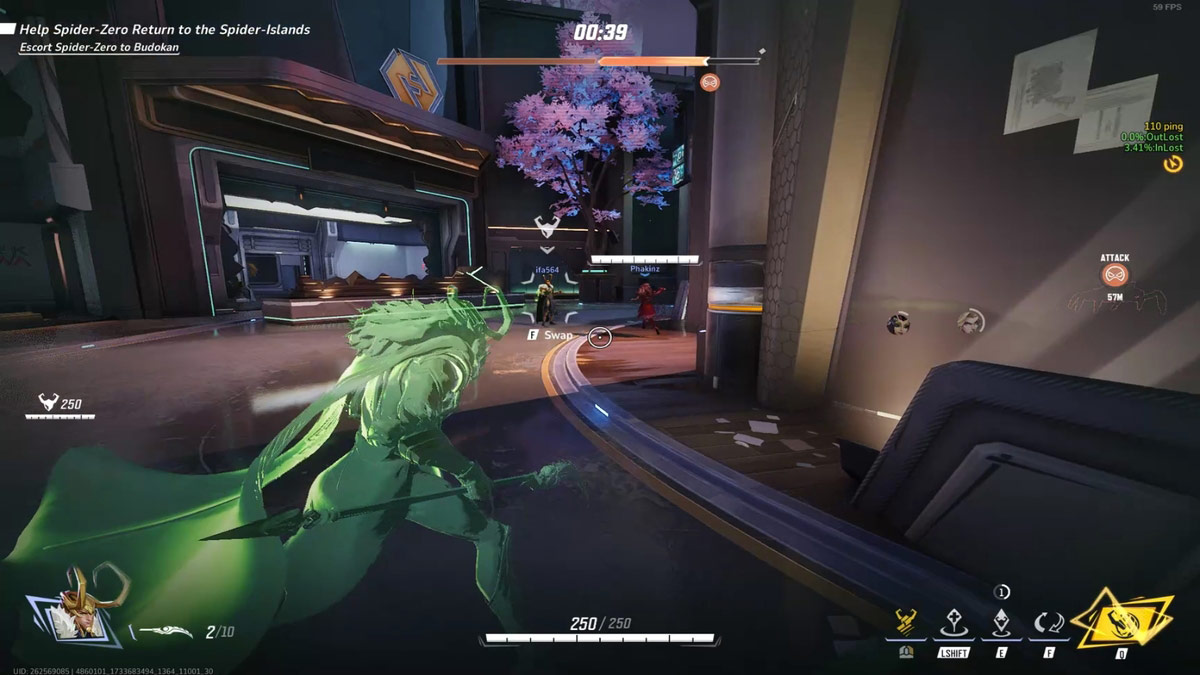Click the horned shield icon beside 250

(x=46, y=403)
